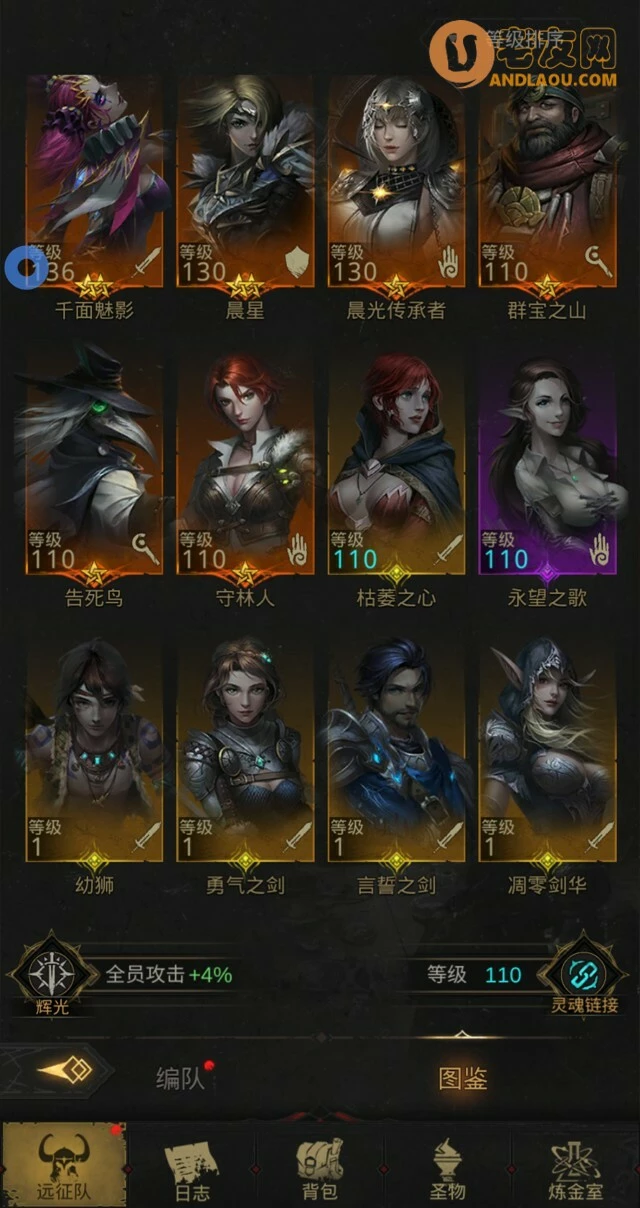Select the hero card 千面魅影
Viewport: 640px width, 1208px height.
pos(94,180)
